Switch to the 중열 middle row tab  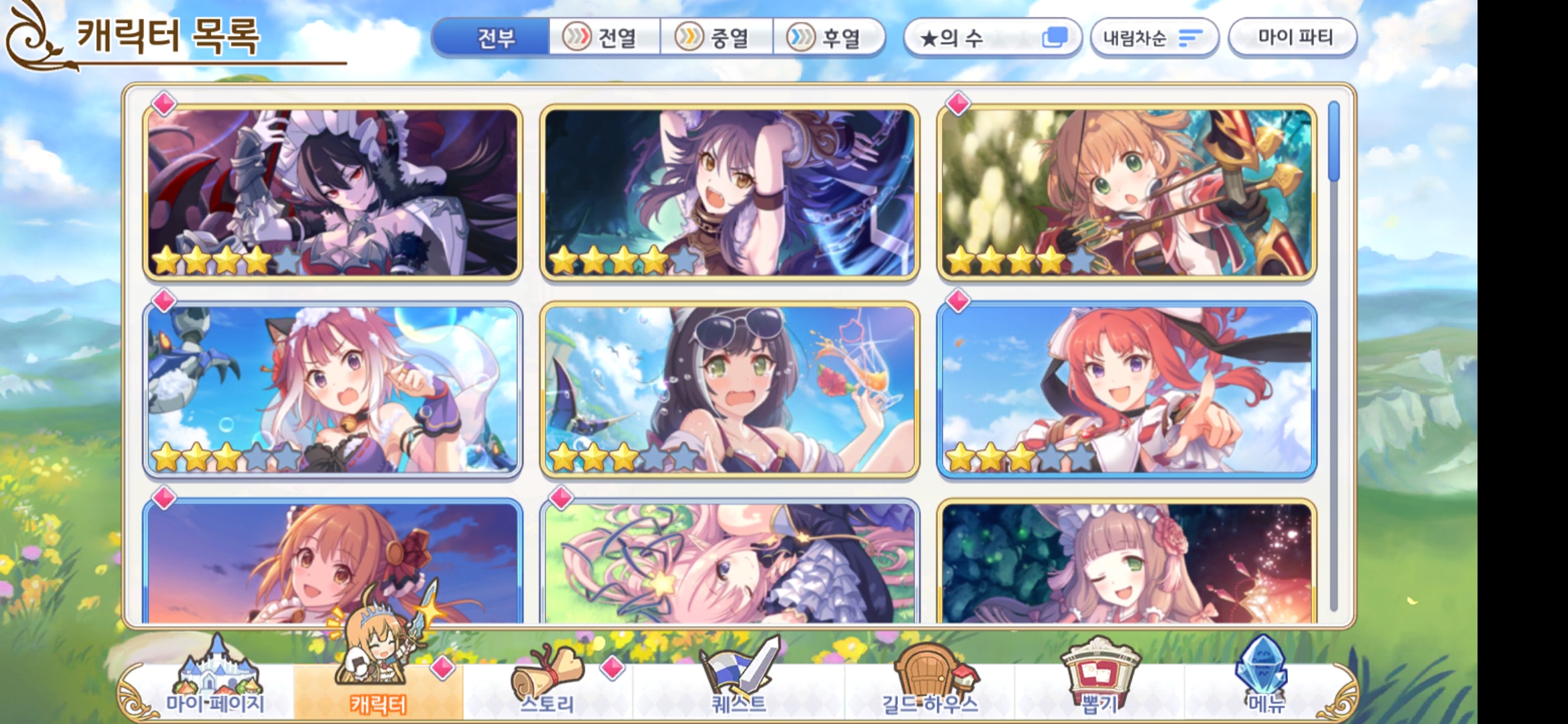716,38
